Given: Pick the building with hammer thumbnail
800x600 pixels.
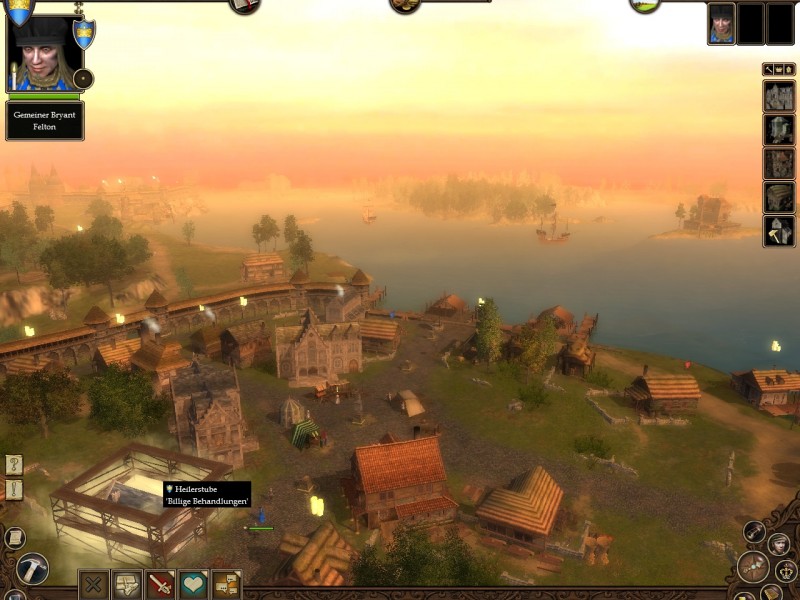Looking at the screenshot, I should tap(779, 231).
